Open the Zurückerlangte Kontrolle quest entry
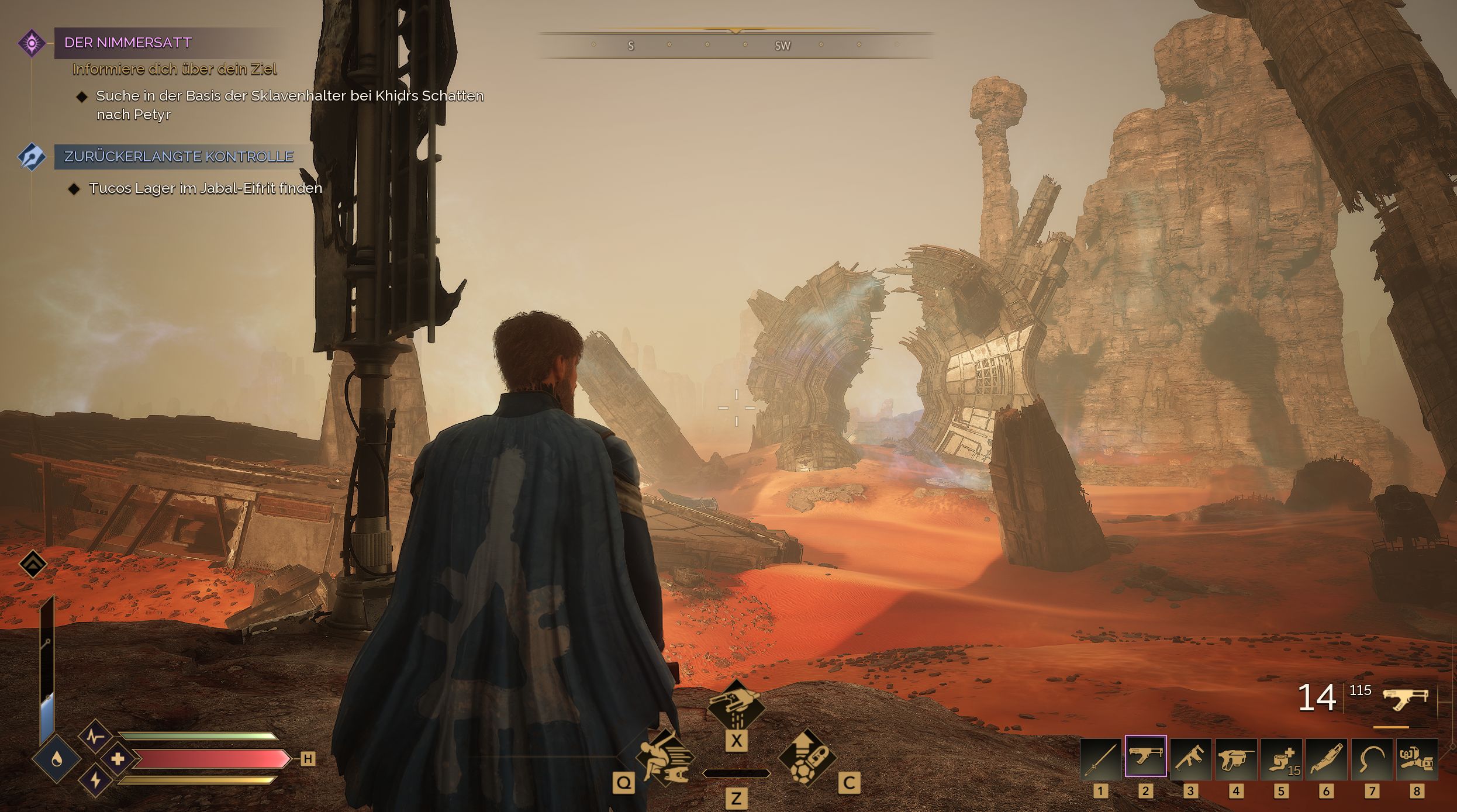 click(x=178, y=157)
